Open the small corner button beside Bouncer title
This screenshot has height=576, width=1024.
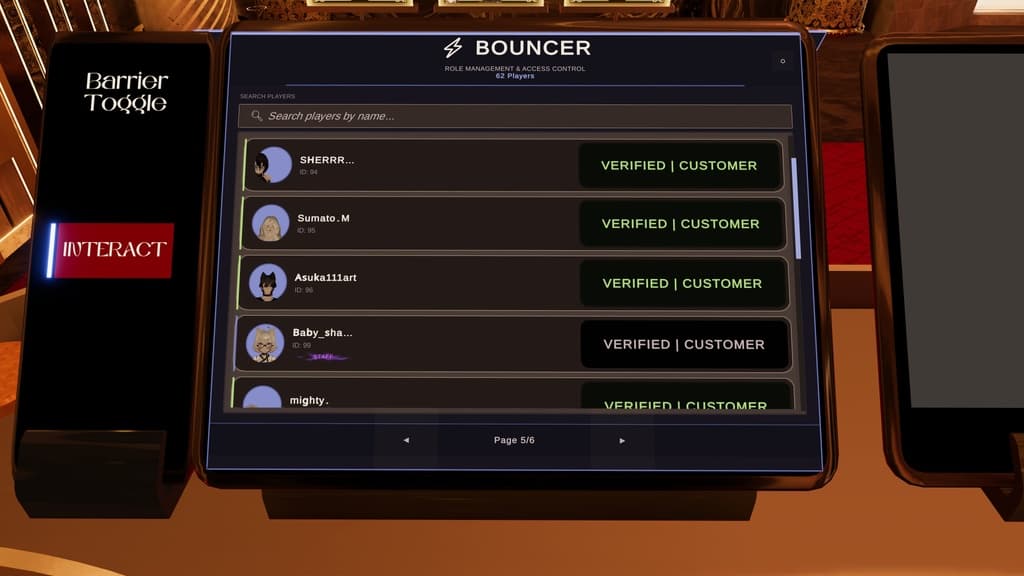pos(782,61)
